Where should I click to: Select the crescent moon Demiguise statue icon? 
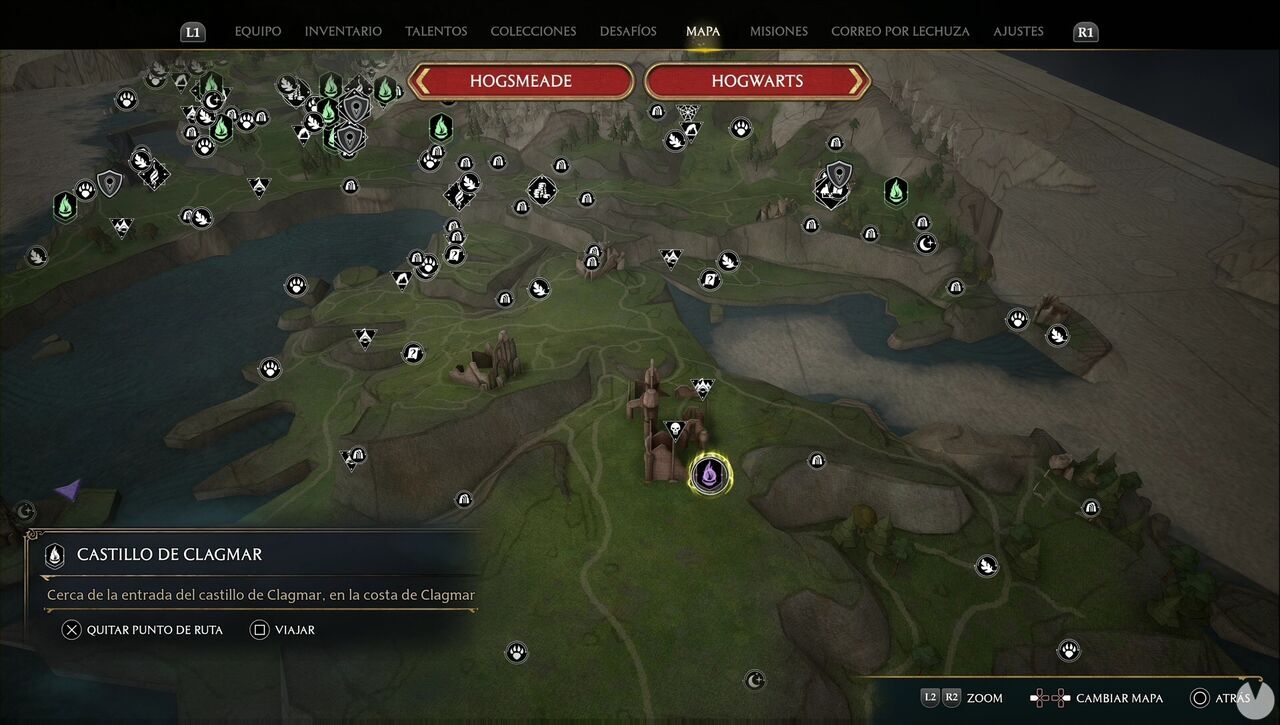coord(925,241)
